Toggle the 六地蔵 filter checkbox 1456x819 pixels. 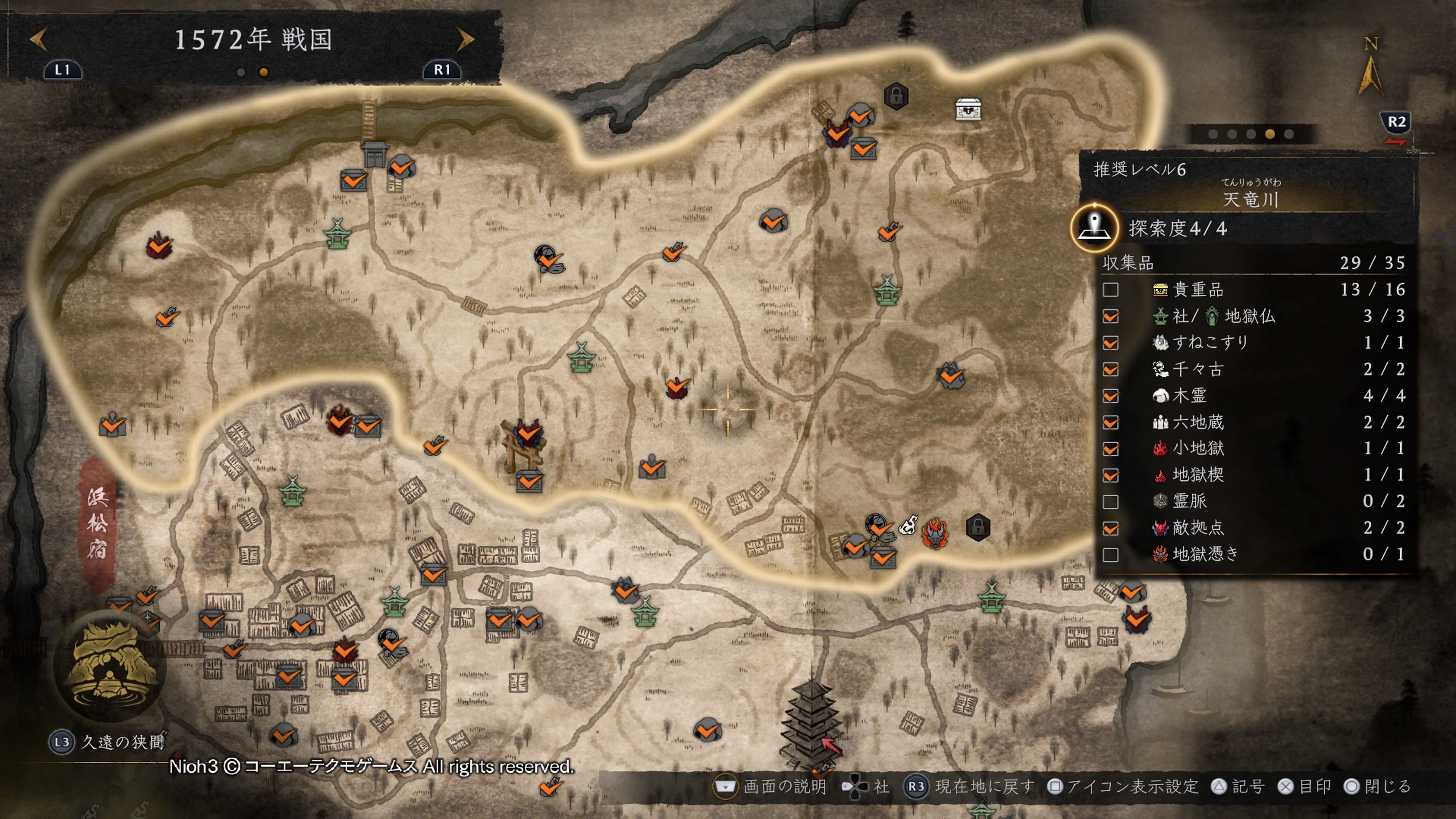coord(1110,423)
